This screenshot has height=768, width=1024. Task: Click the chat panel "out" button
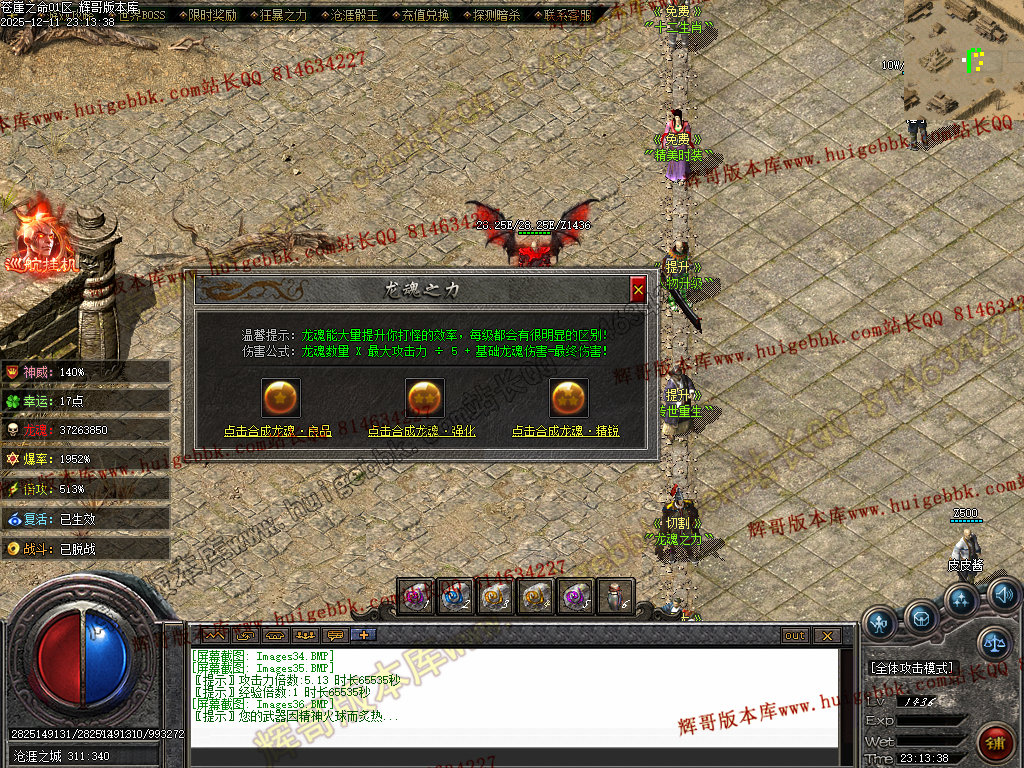tap(794, 636)
